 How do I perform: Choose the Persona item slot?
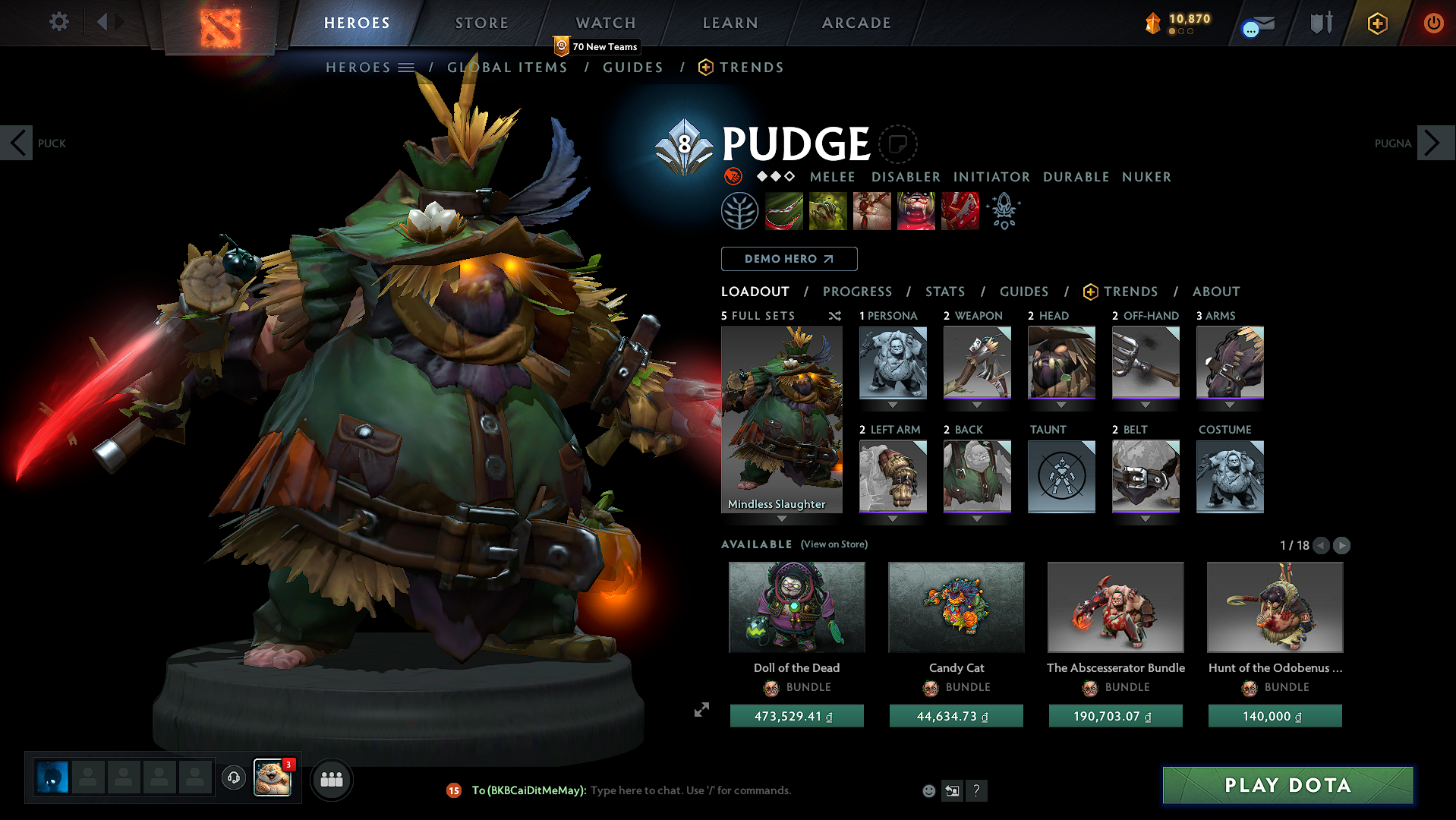tap(893, 363)
